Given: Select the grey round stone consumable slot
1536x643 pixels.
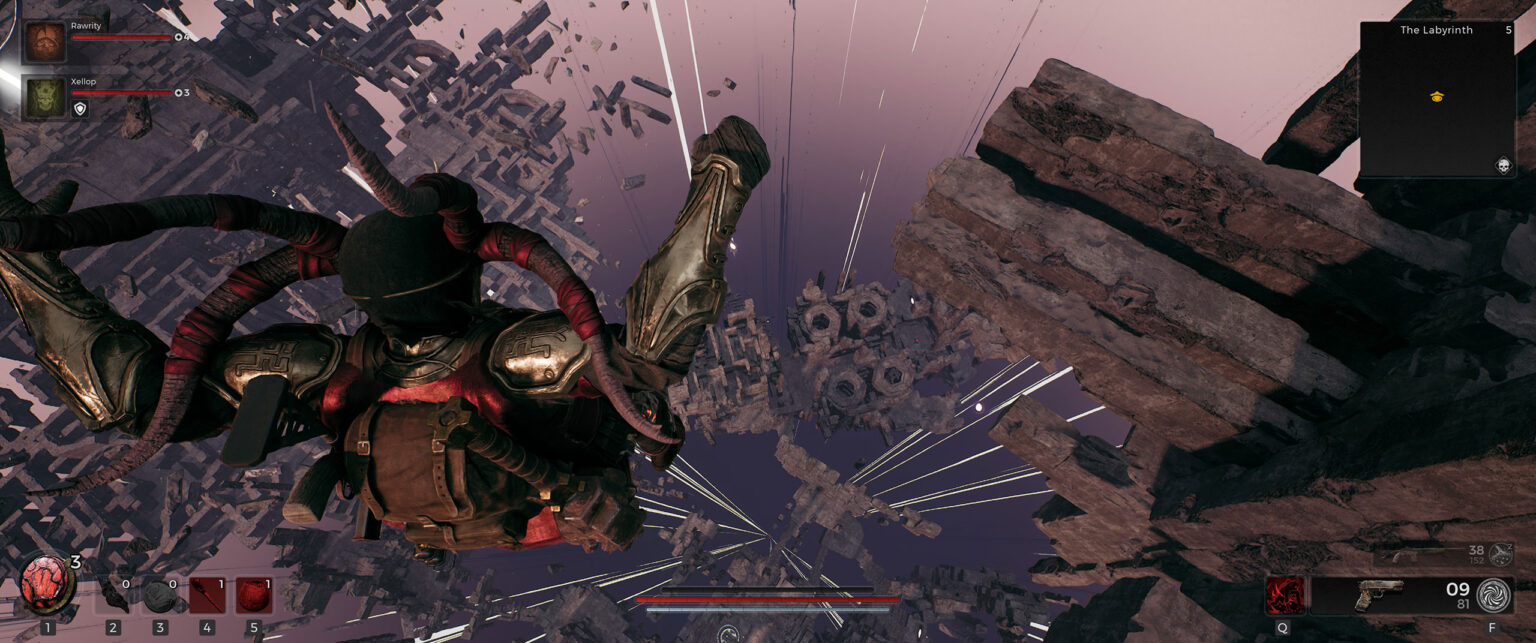Looking at the screenshot, I should click(160, 595).
